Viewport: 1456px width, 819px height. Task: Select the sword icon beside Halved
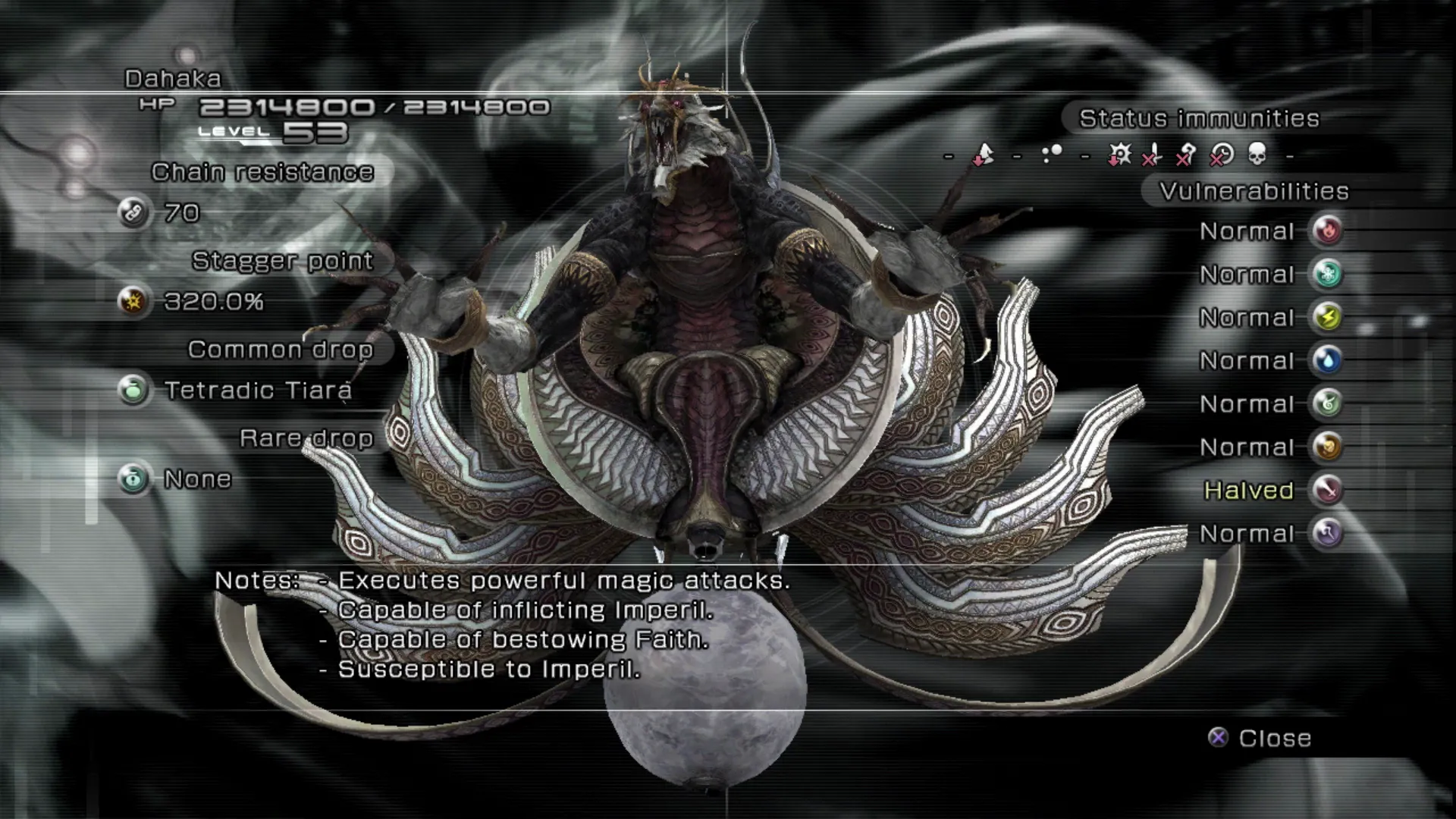tap(1327, 490)
